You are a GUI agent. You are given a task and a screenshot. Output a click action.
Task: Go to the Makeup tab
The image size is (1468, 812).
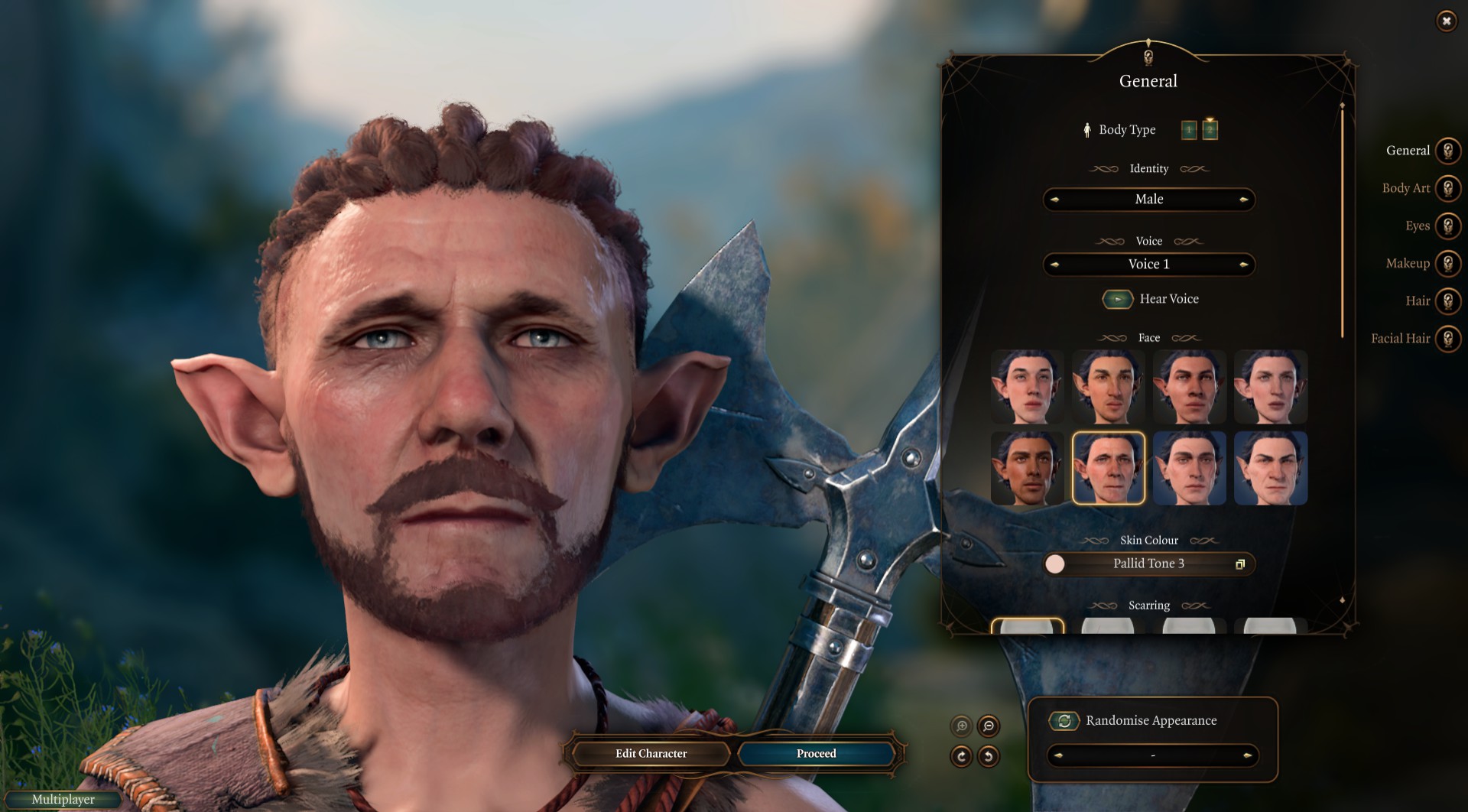[1447, 263]
